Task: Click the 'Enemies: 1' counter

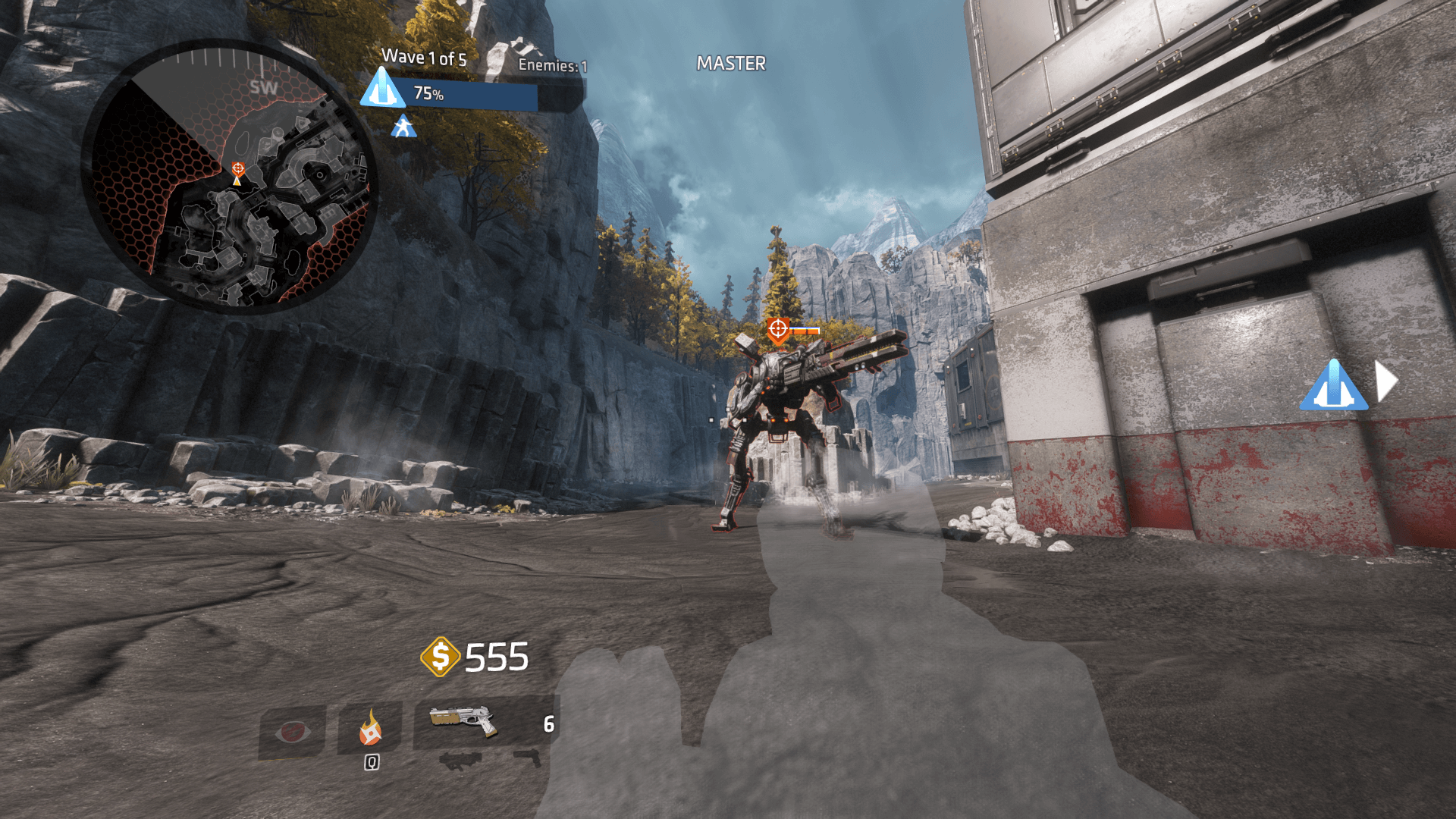Action: pos(553,64)
